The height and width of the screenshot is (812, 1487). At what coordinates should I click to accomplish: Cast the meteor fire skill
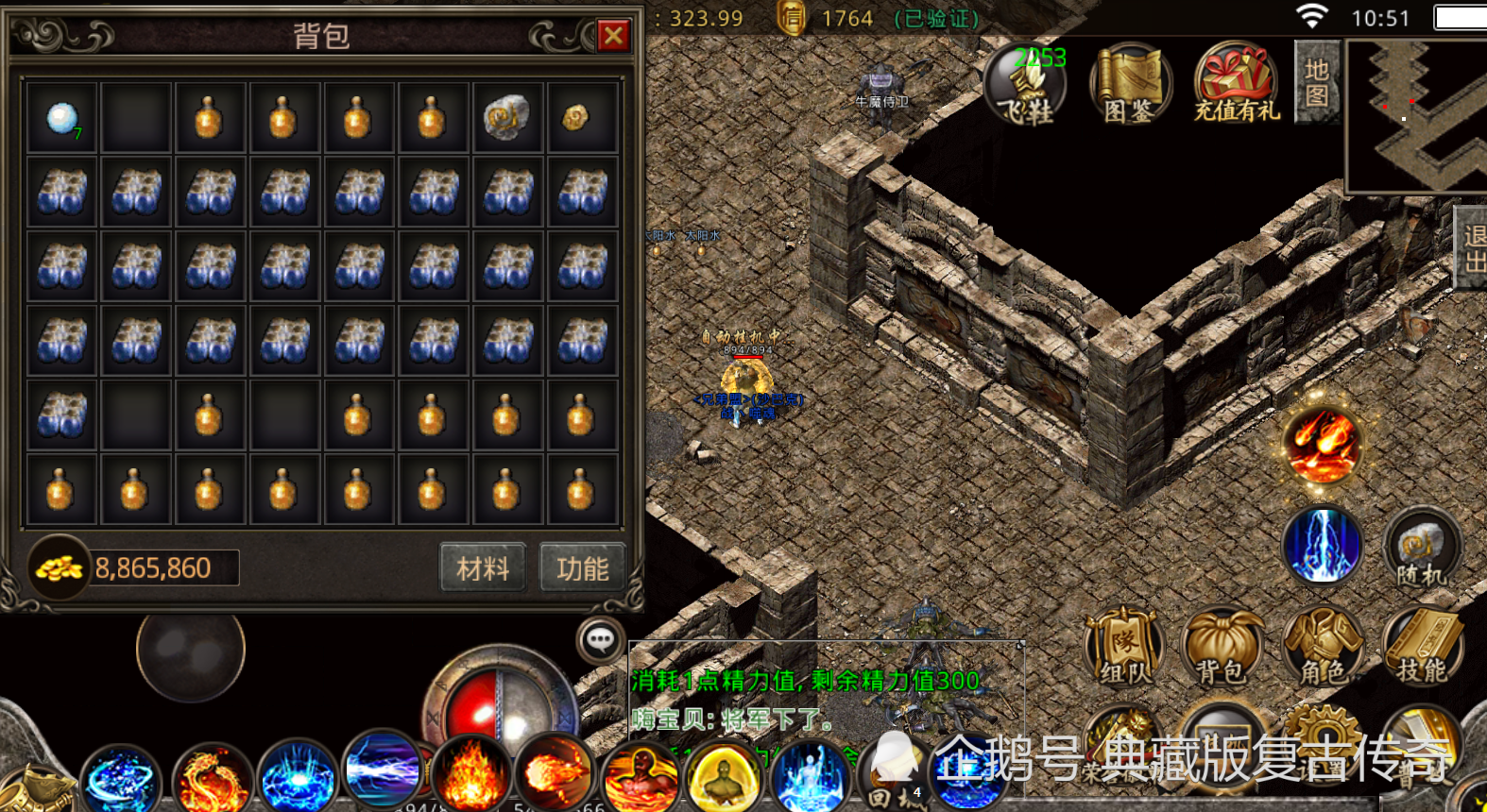[x=1322, y=446]
